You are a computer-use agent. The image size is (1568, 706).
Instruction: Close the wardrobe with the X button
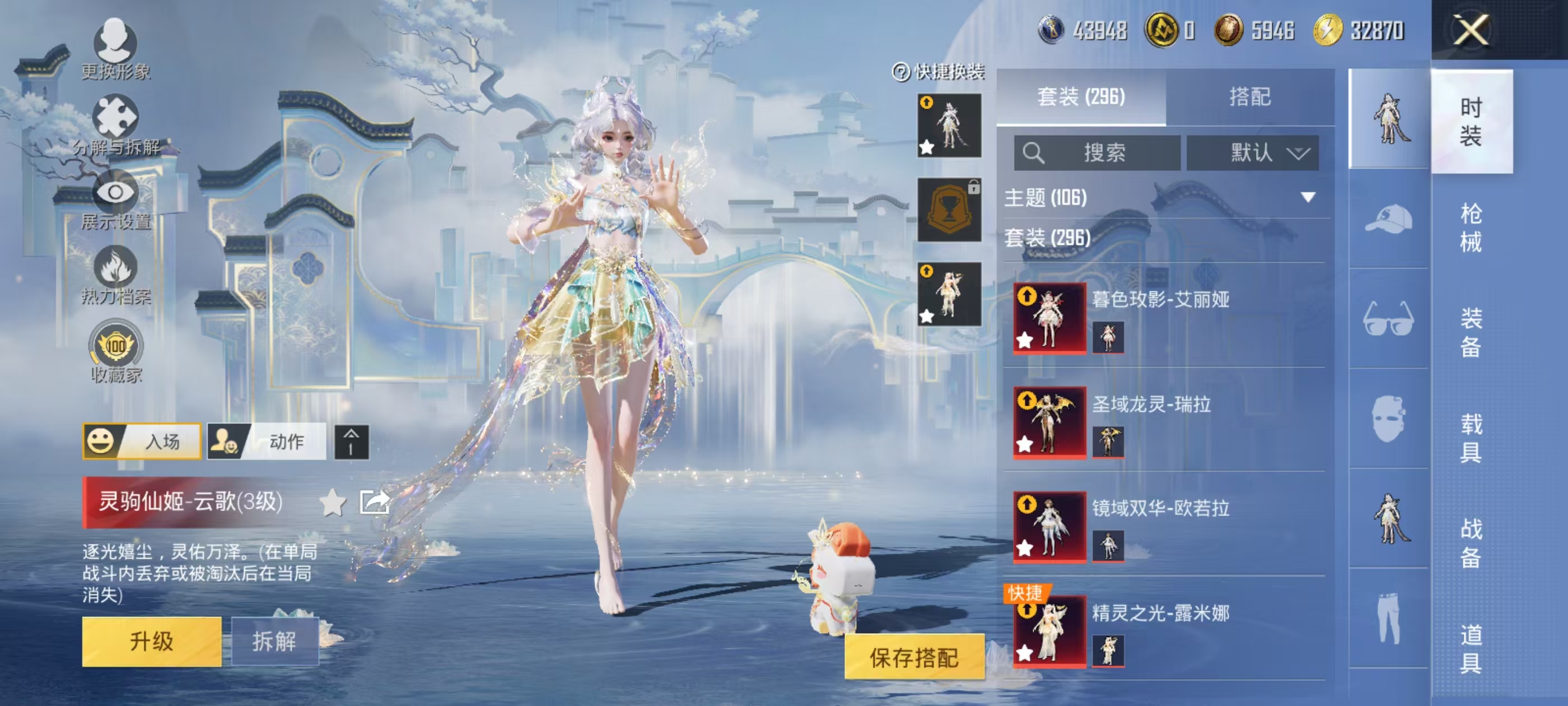point(1471,30)
